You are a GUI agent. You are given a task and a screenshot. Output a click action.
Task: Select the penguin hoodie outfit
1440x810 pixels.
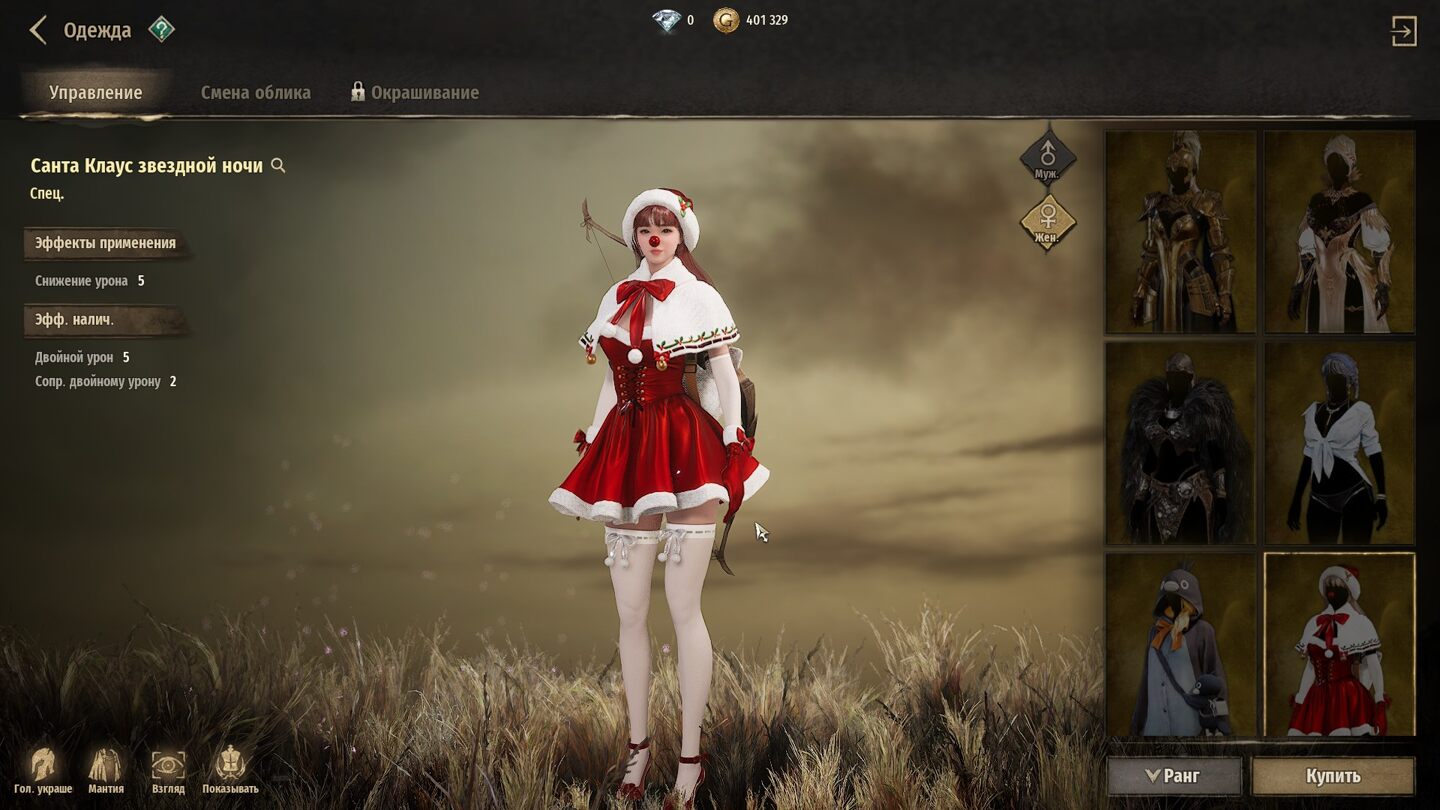[x=1180, y=645]
